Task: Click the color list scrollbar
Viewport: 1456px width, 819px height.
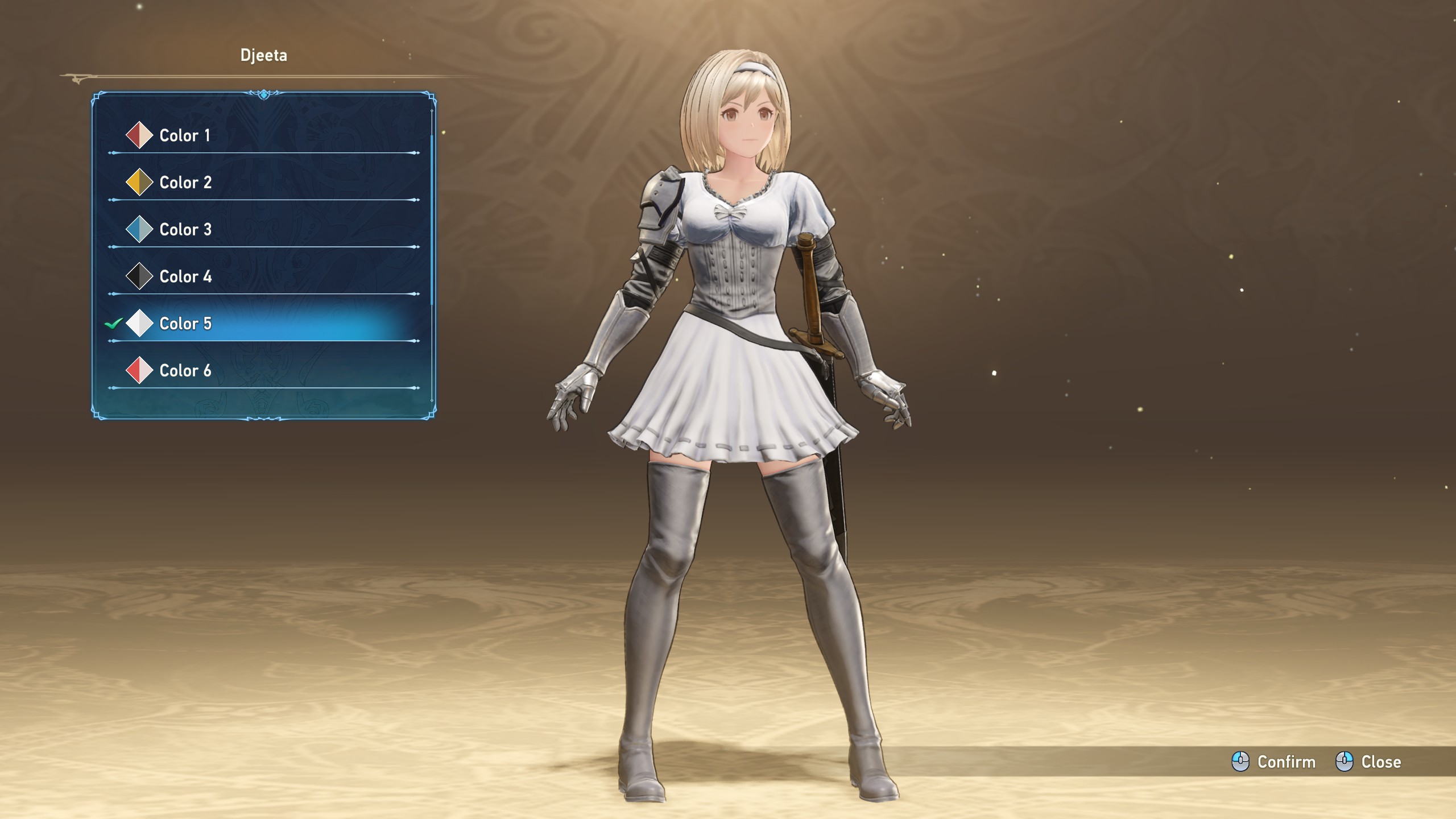Action: point(432,216)
